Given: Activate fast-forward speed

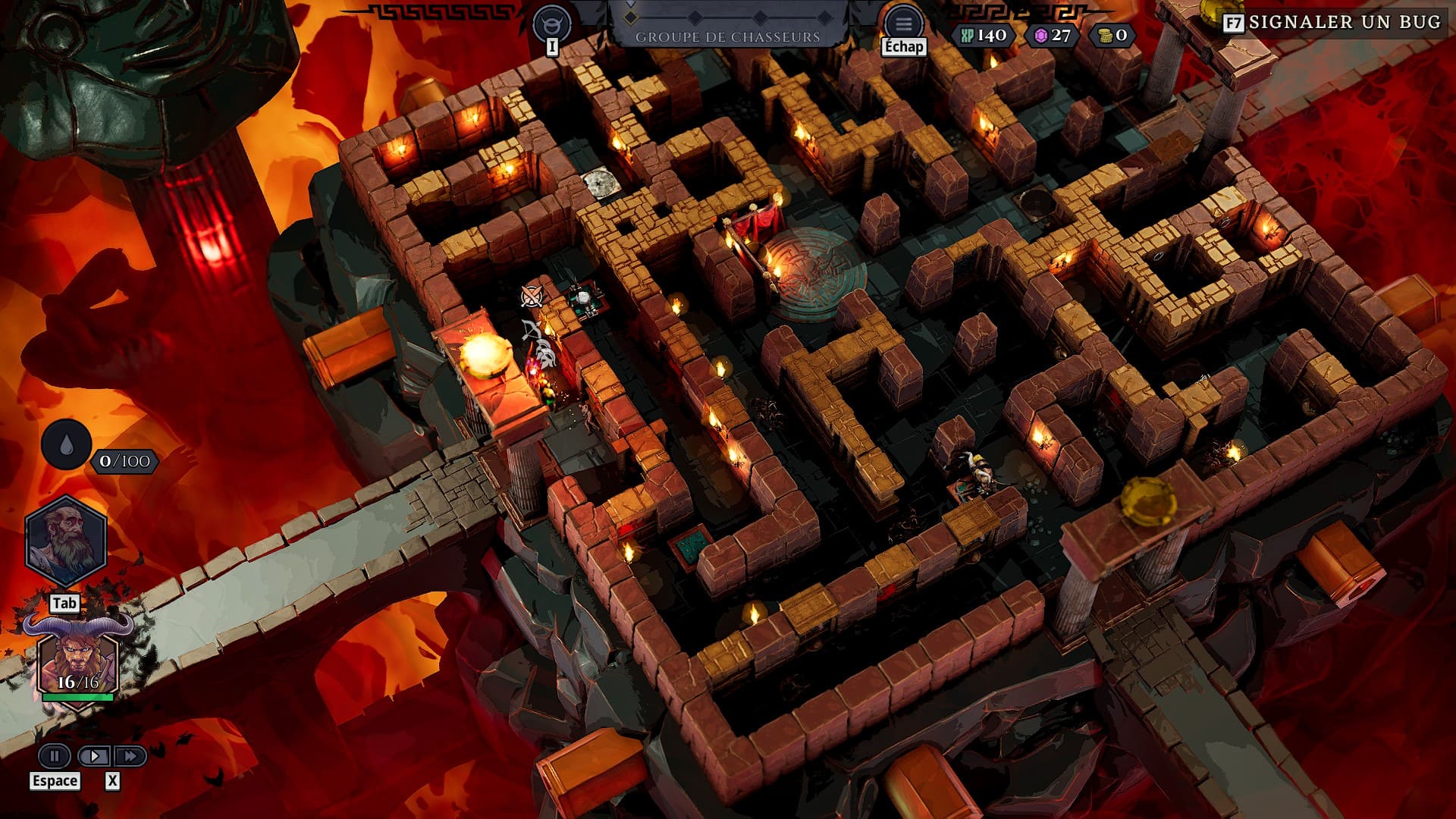Looking at the screenshot, I should point(130,755).
